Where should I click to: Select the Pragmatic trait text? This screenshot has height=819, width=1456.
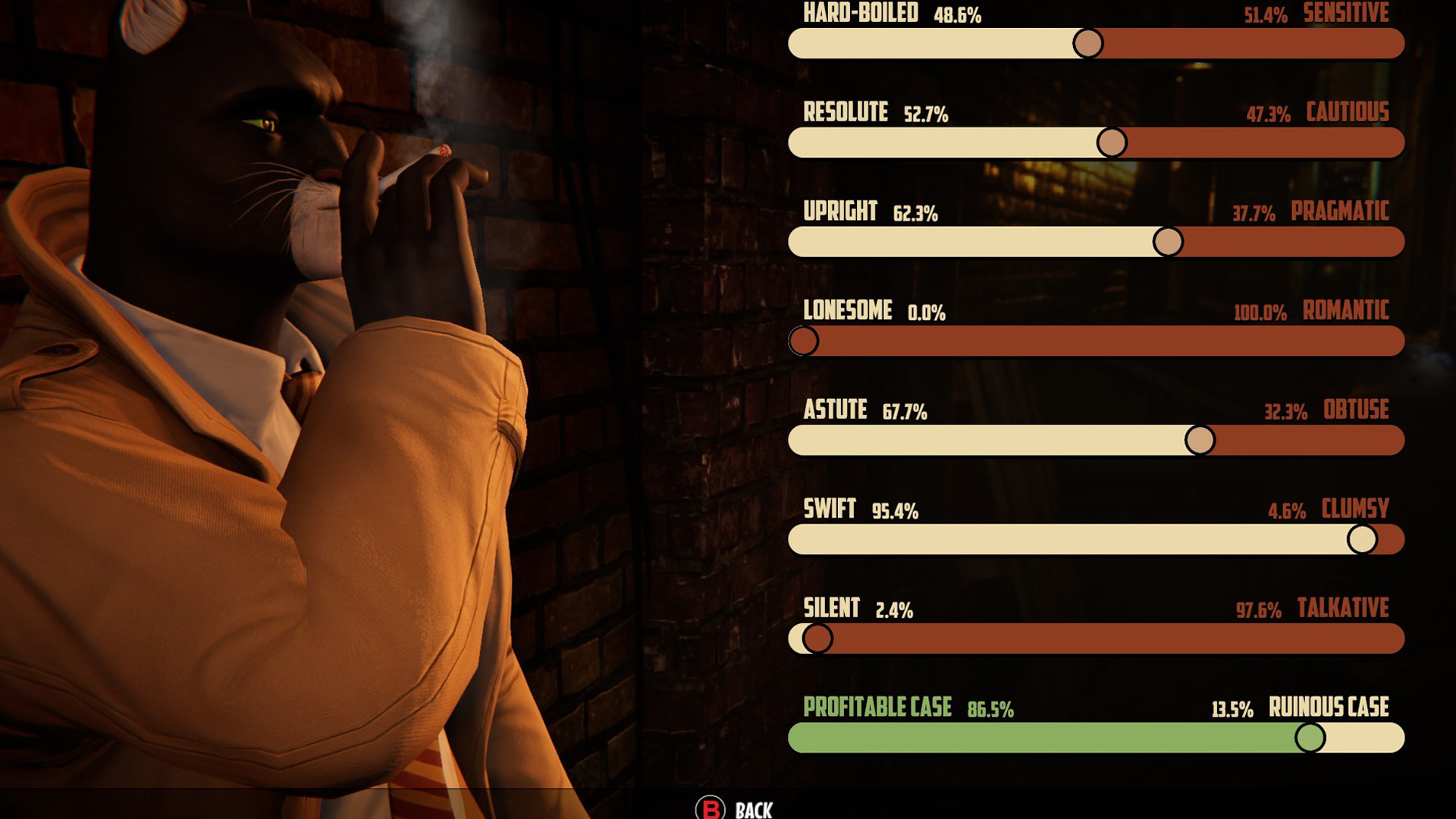1339,213
